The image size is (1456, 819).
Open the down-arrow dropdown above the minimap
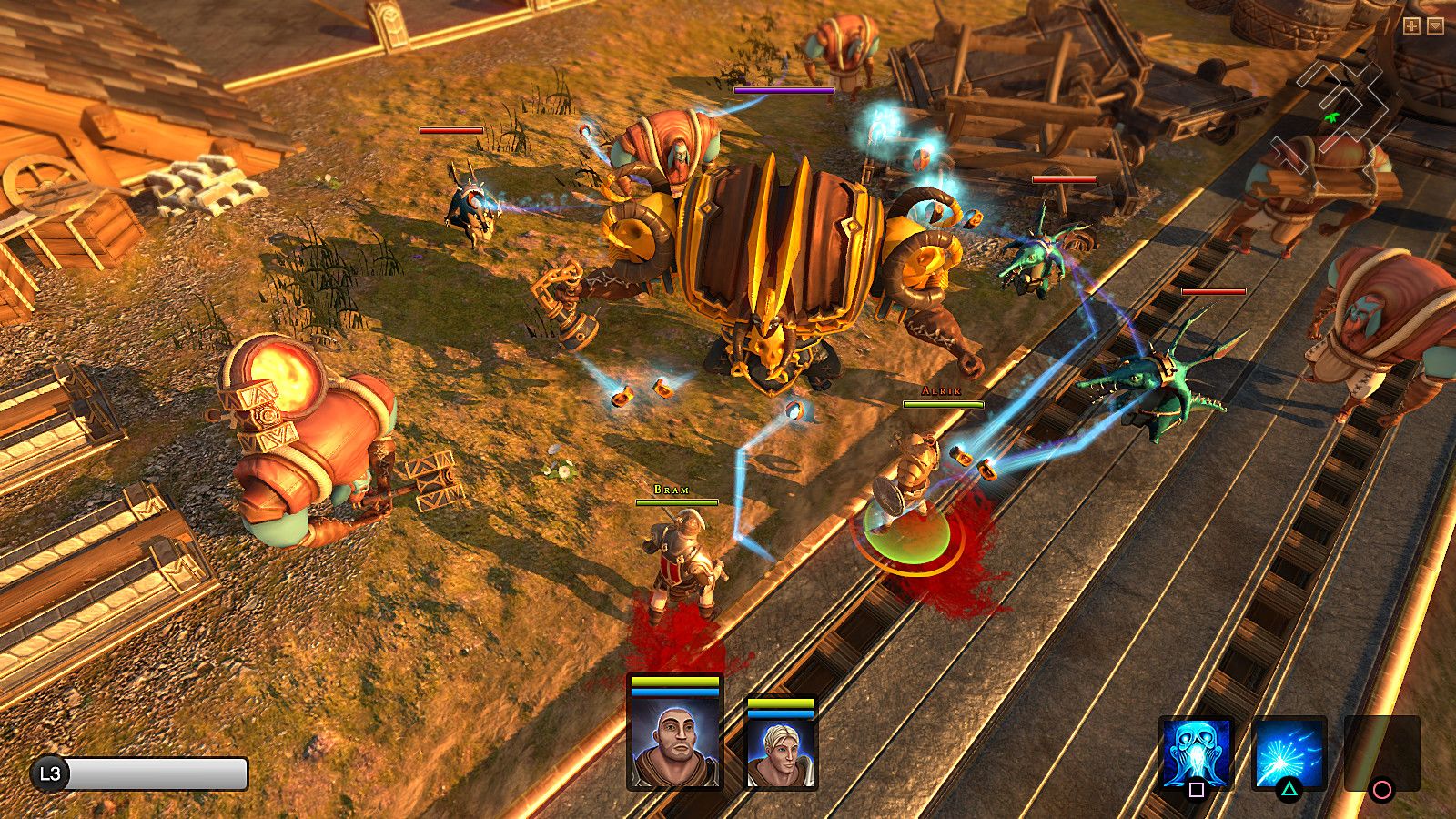[1435, 26]
